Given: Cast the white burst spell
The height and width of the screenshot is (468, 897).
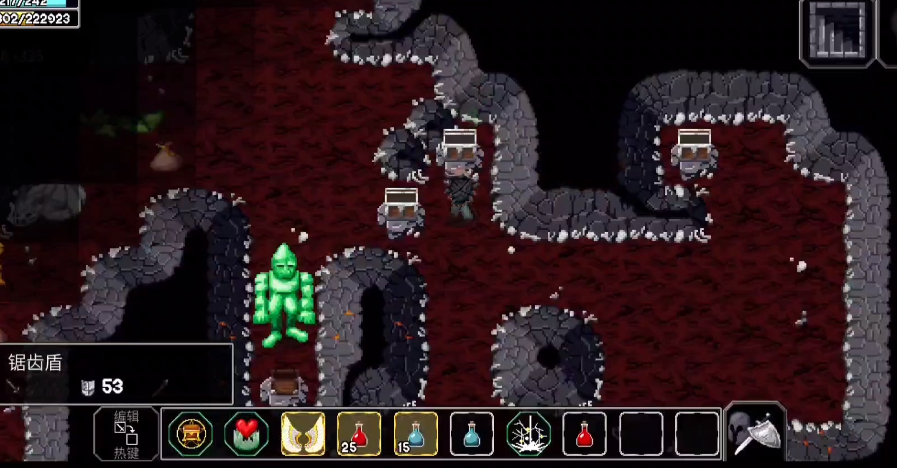Looking at the screenshot, I should 528,433.
